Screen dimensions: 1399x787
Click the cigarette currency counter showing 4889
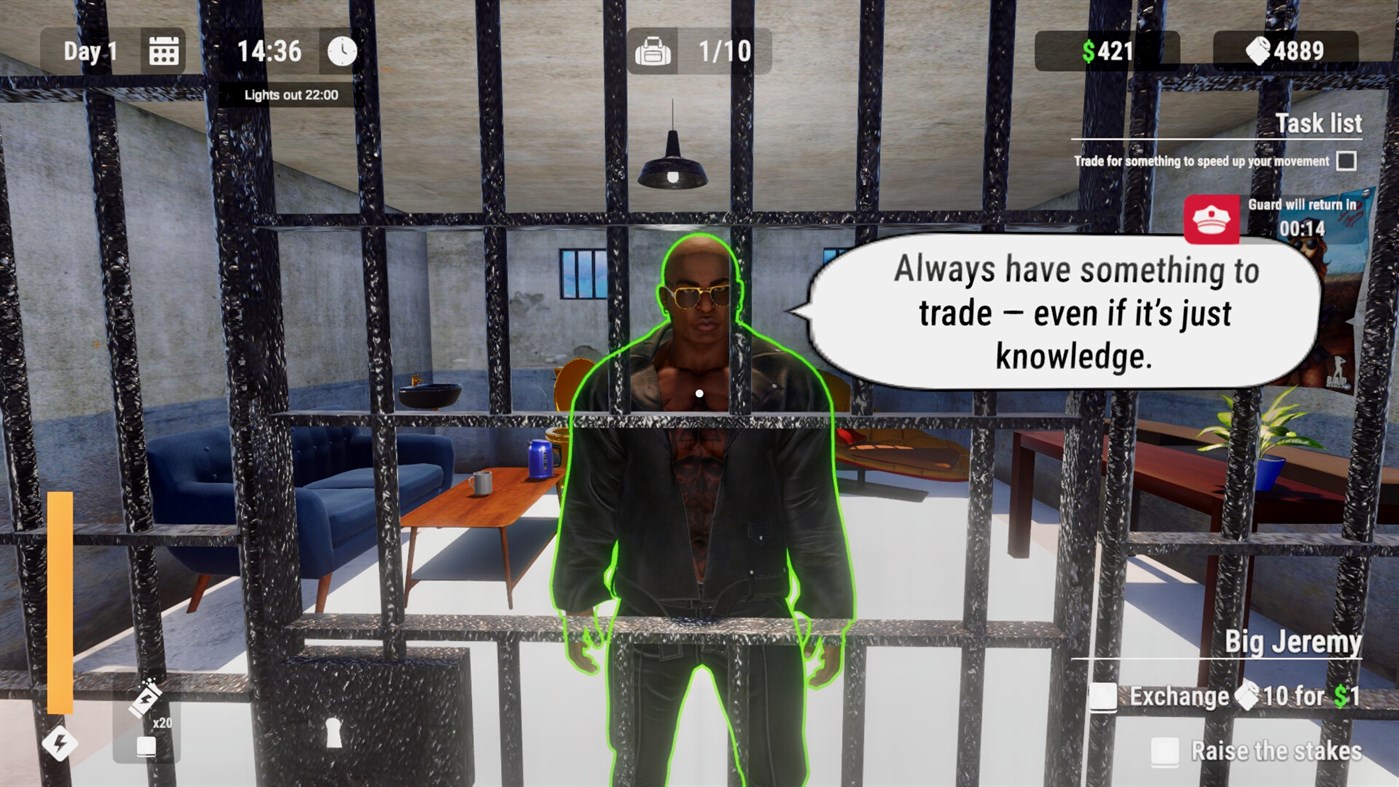(x=1284, y=50)
